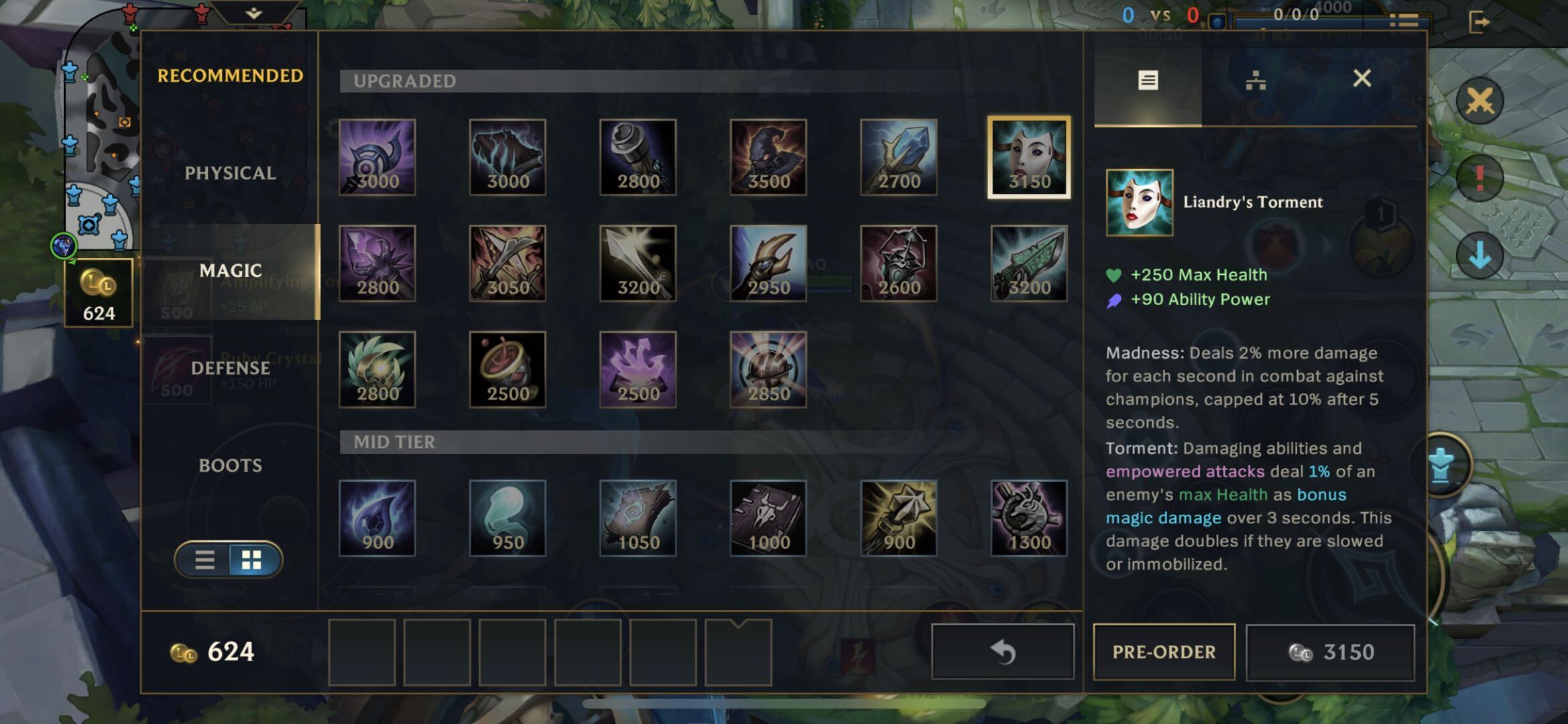Select the 3500 gold wizard hat item
The height and width of the screenshot is (724, 1568).
(768, 158)
